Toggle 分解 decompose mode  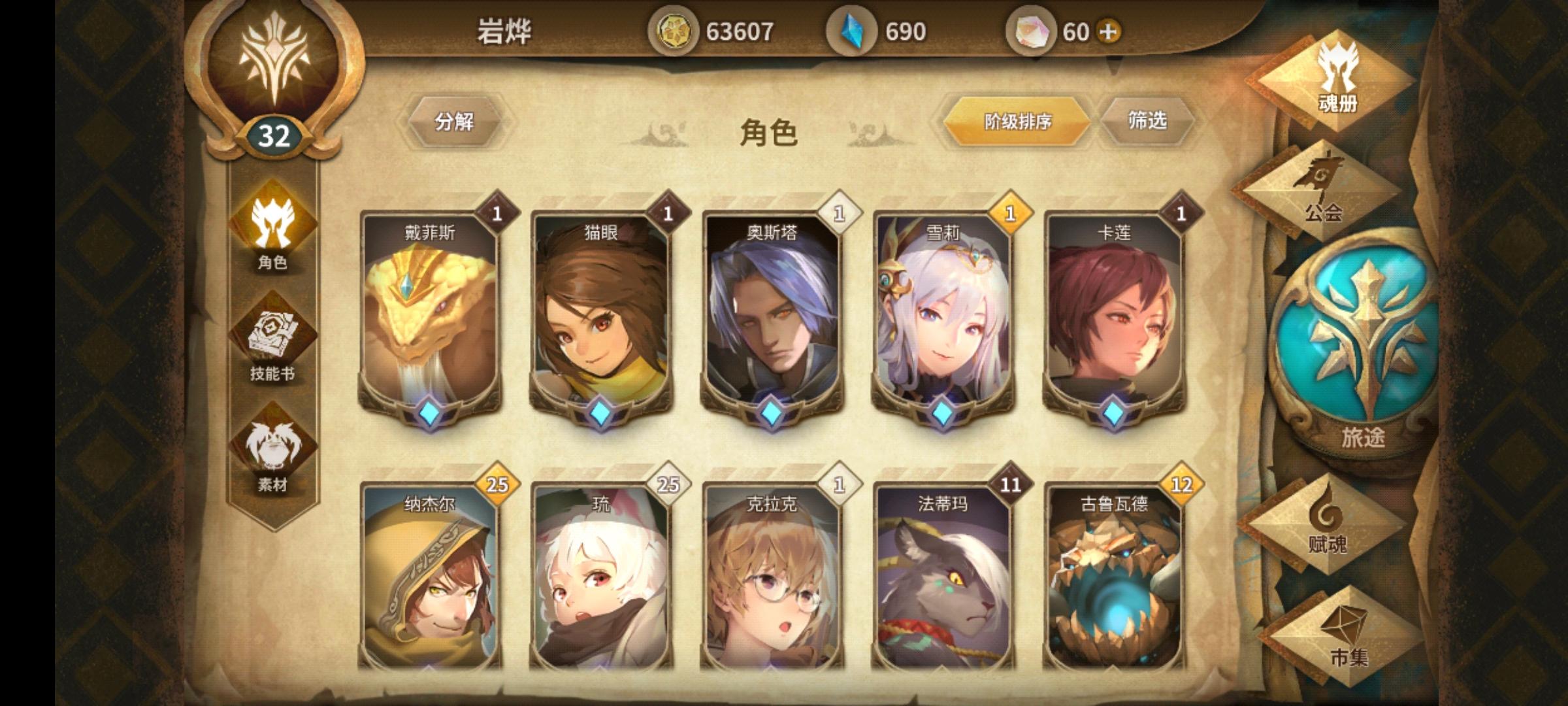point(455,120)
